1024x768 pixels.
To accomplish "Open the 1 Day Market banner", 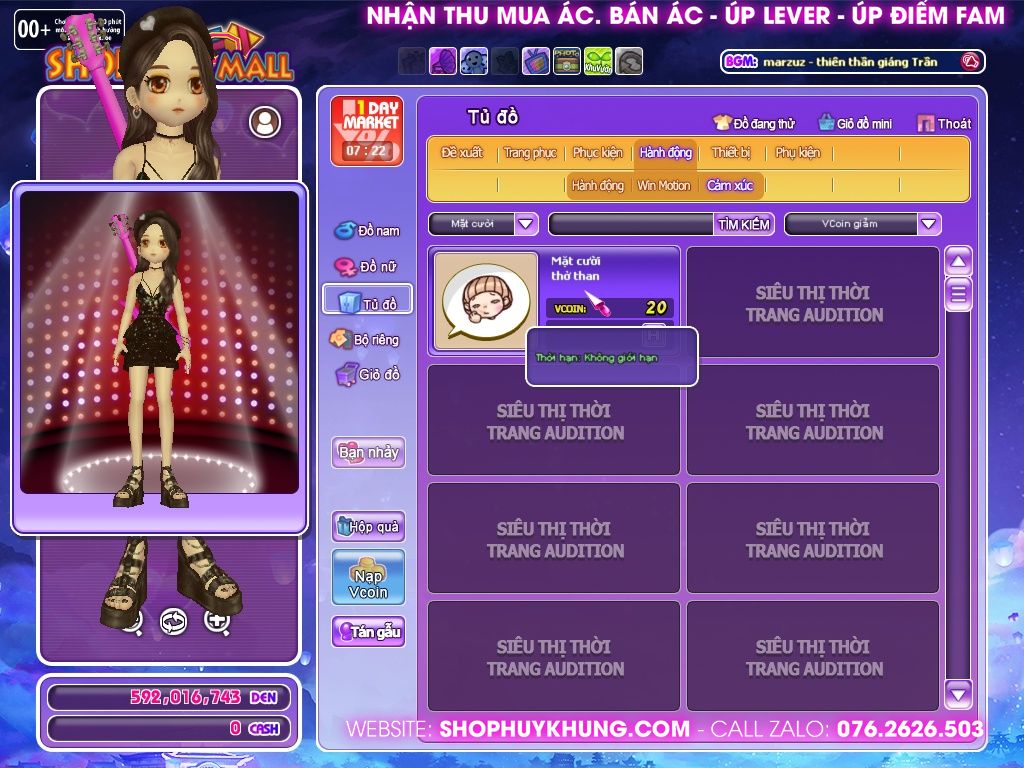I will (x=367, y=131).
